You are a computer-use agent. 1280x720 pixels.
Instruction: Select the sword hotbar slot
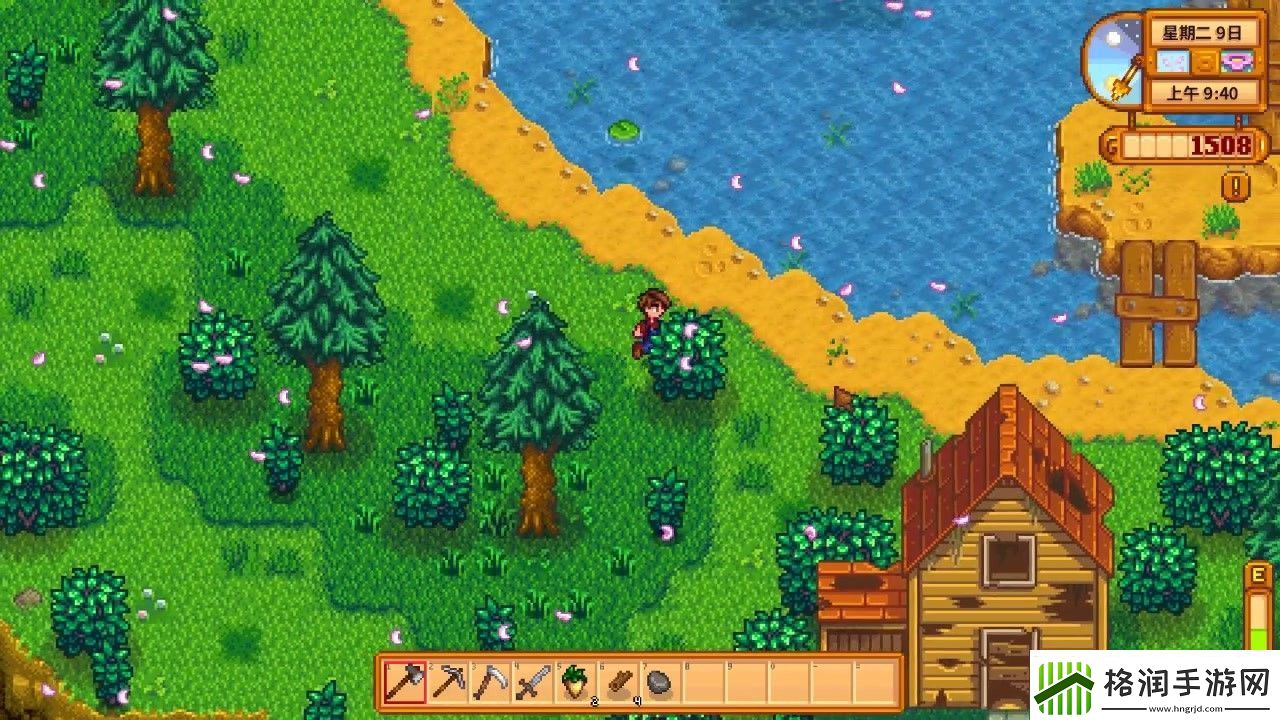pyautogui.click(x=533, y=683)
